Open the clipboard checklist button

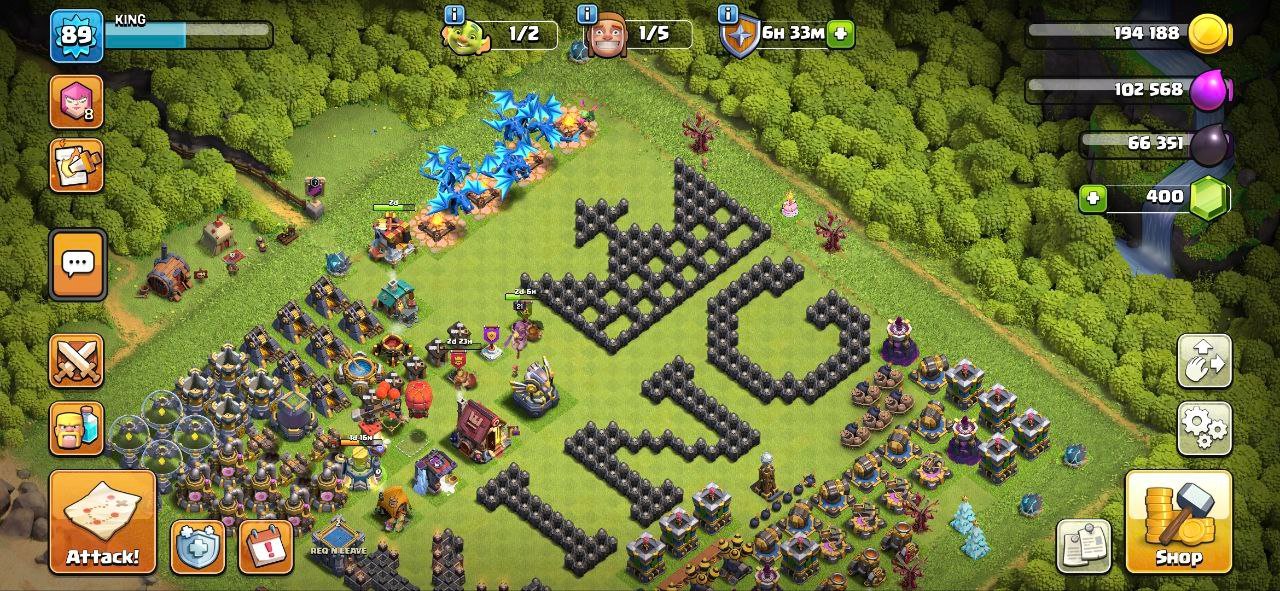coord(1083,546)
